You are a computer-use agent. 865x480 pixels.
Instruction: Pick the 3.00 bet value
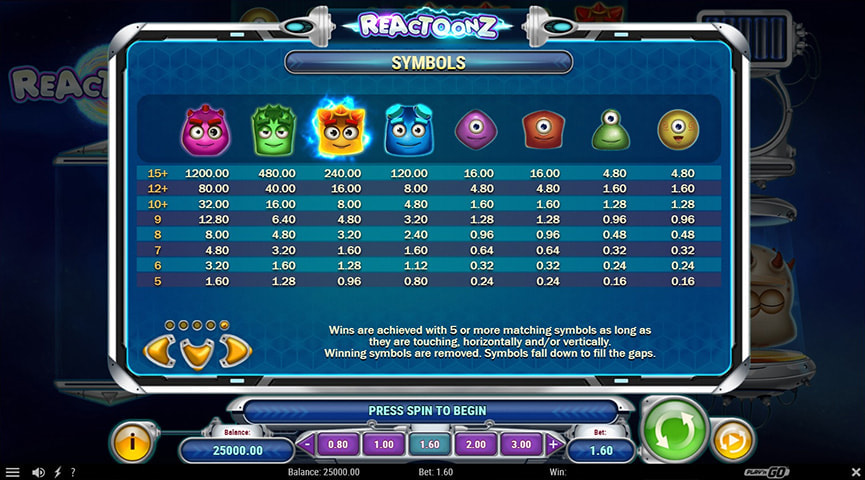[x=521, y=445]
